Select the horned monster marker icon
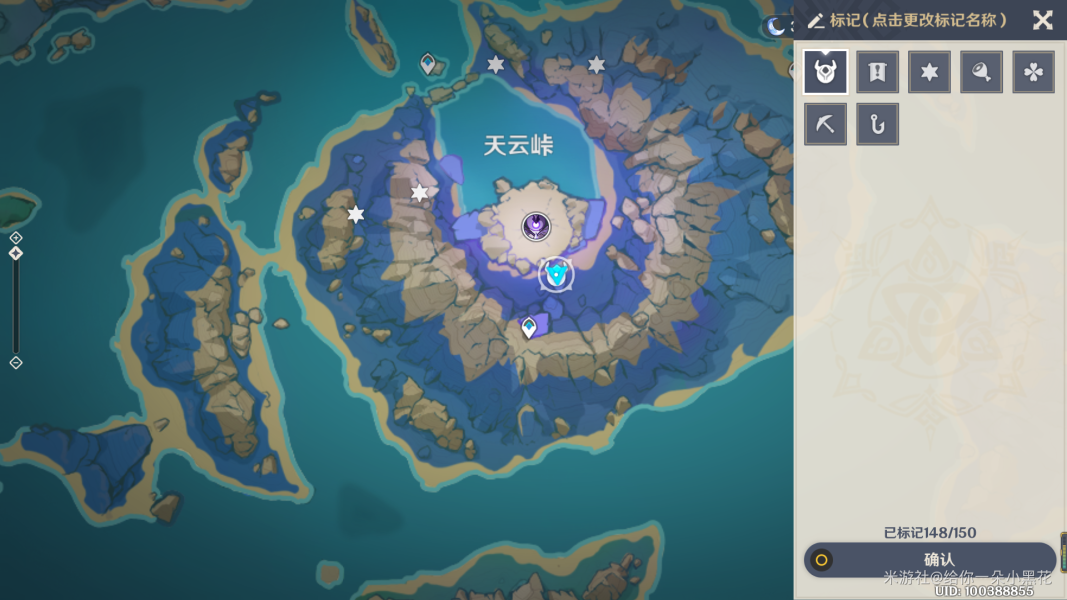 [825, 72]
